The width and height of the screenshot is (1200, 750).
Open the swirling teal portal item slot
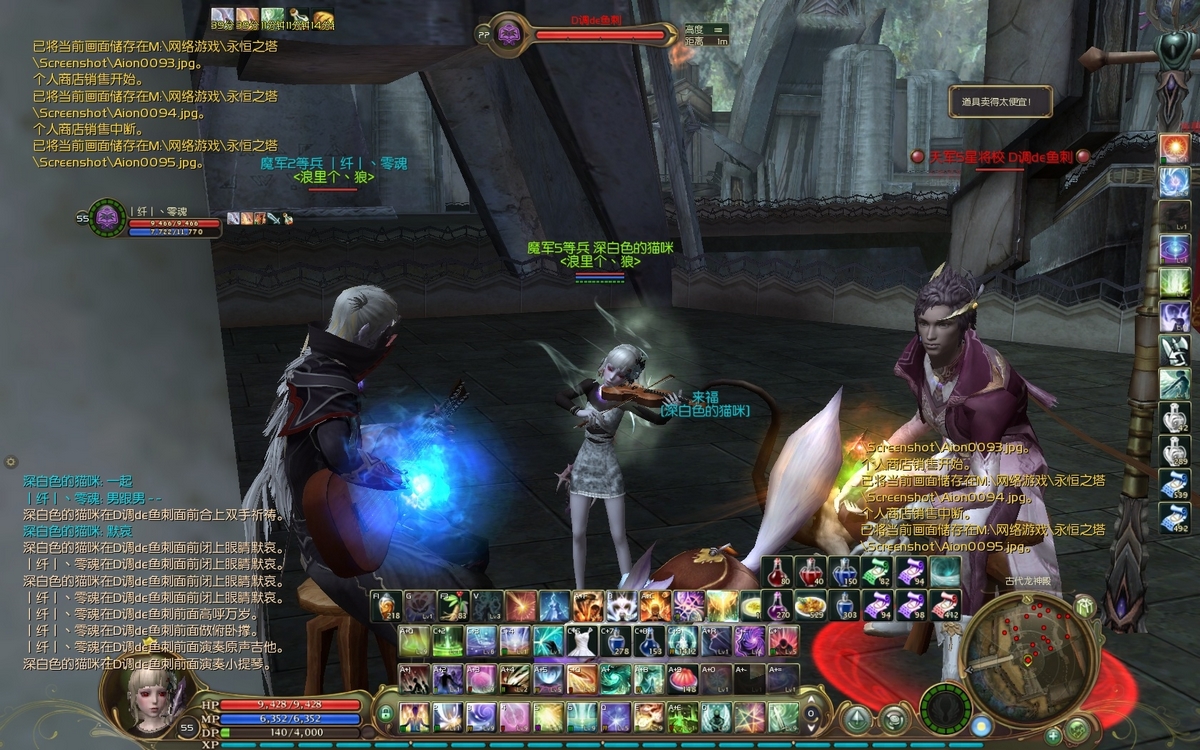[x=945, y=572]
